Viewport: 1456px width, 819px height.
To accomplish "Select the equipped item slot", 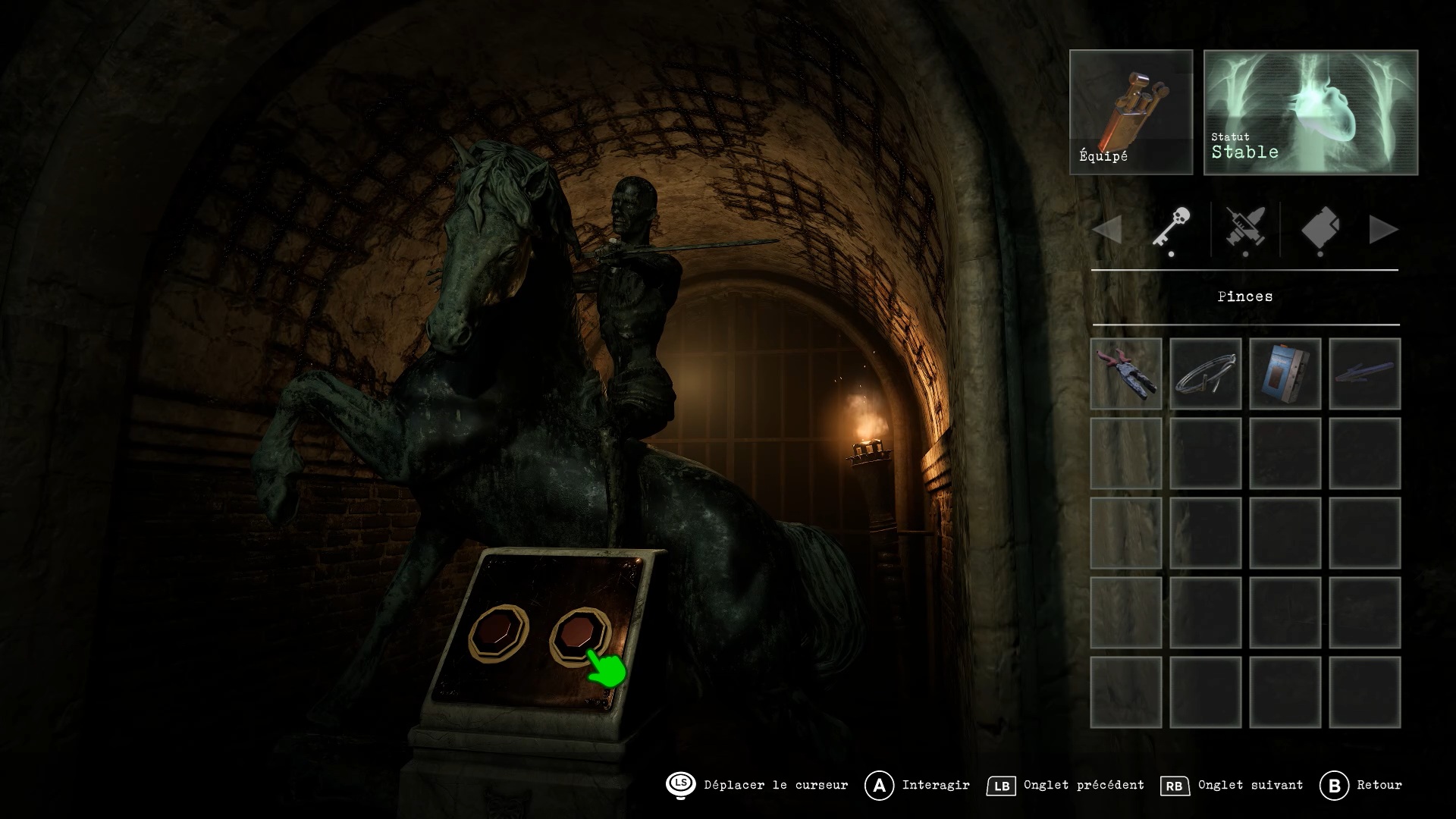I will [x=1131, y=112].
